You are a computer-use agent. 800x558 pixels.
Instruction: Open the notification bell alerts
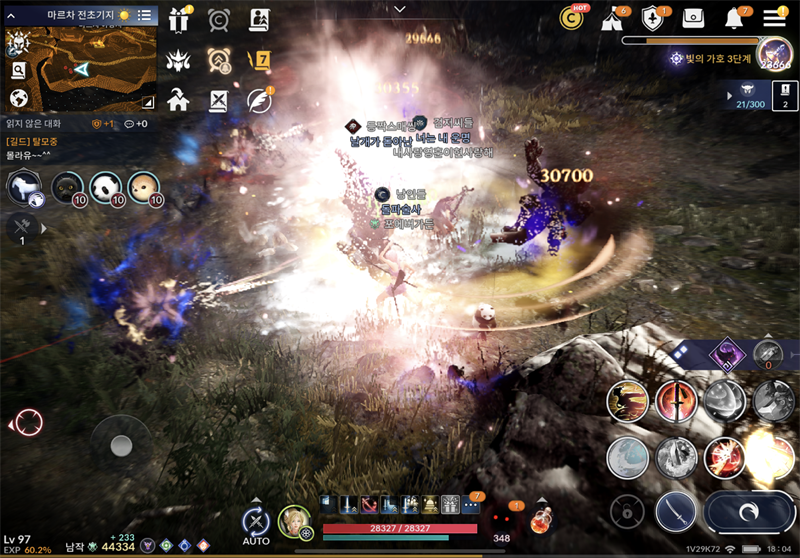(735, 19)
